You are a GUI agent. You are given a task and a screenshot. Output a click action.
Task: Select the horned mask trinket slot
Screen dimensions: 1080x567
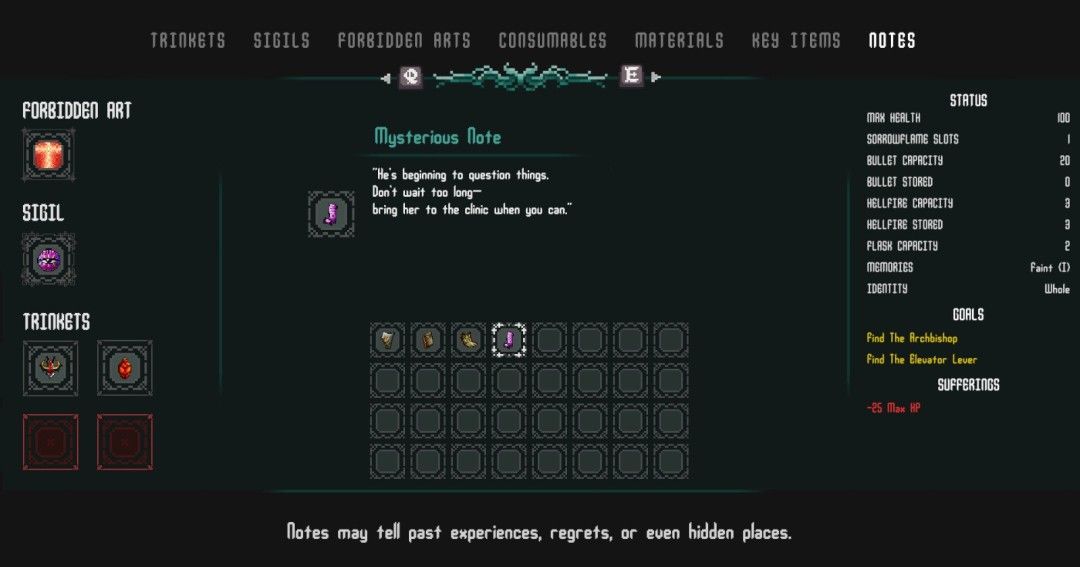point(49,367)
